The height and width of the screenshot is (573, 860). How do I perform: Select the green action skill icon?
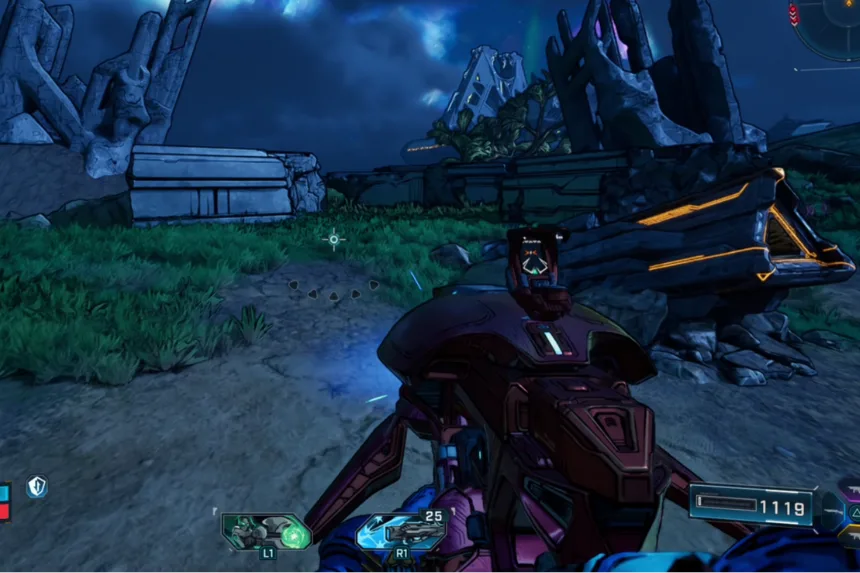266,531
